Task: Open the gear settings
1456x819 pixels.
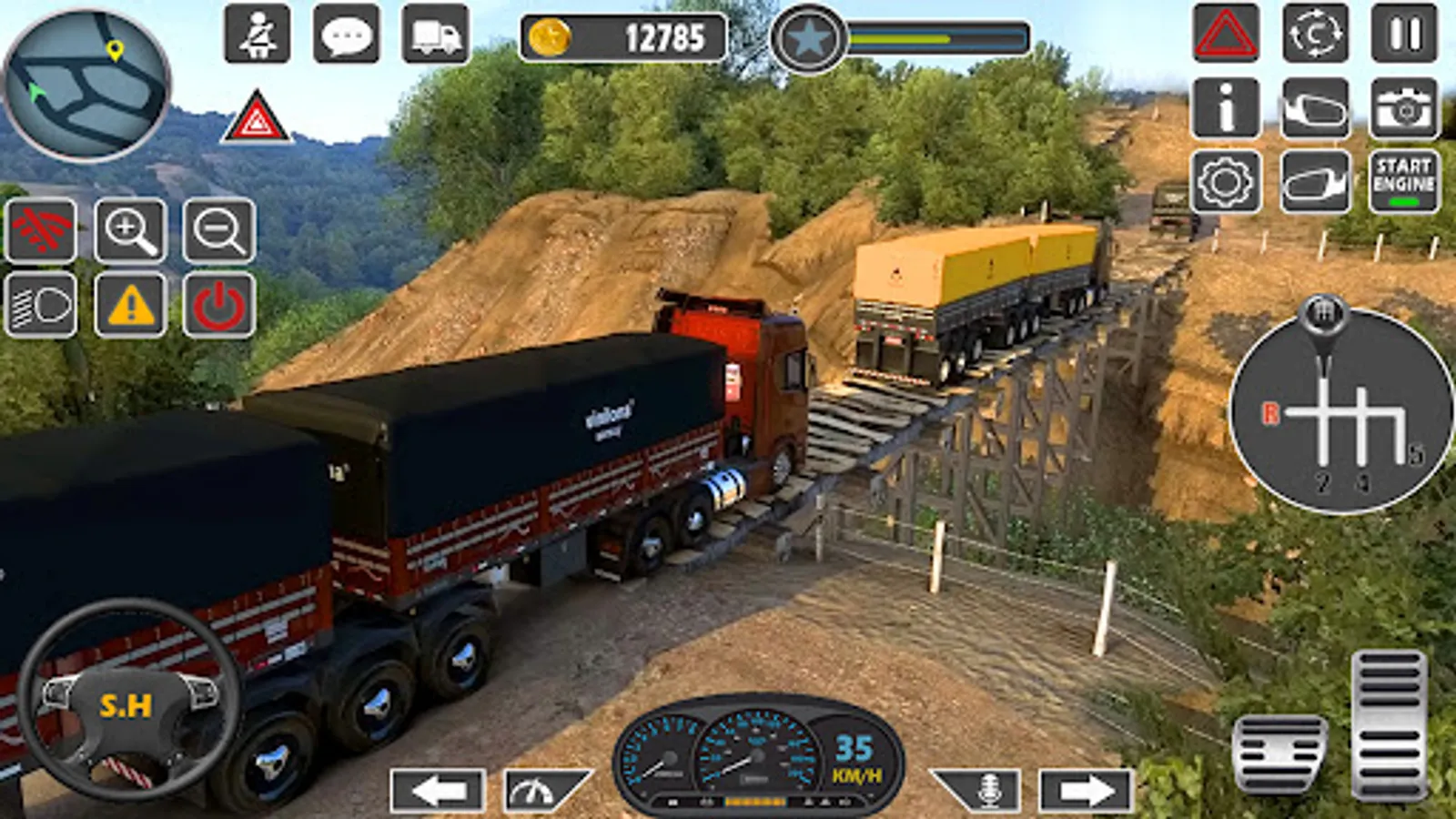Action: pyautogui.click(x=1225, y=182)
